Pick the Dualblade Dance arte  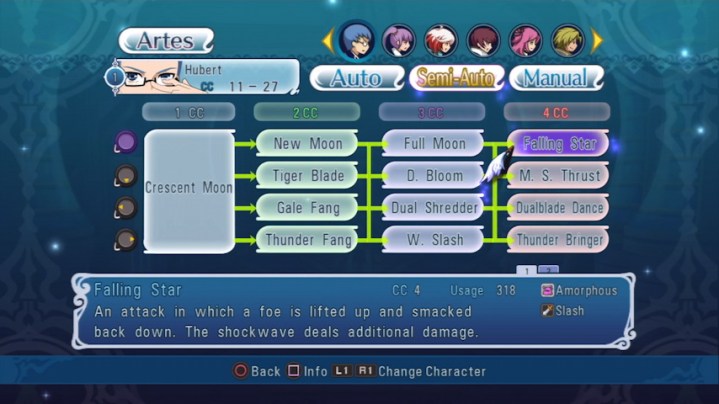tap(559, 208)
